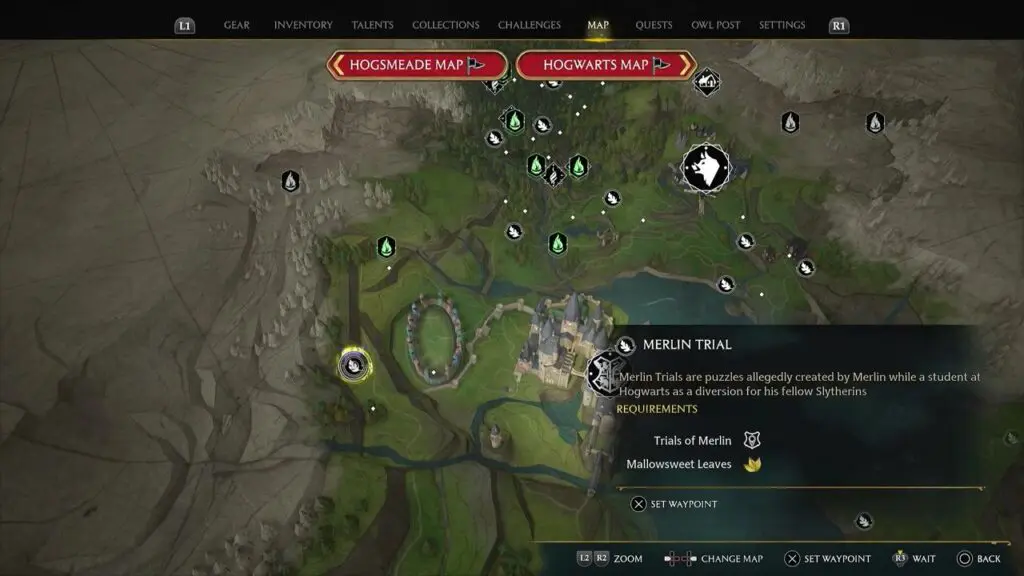This screenshot has width=1024, height=576.
Task: Select the Challenges tab
Action: point(529,25)
